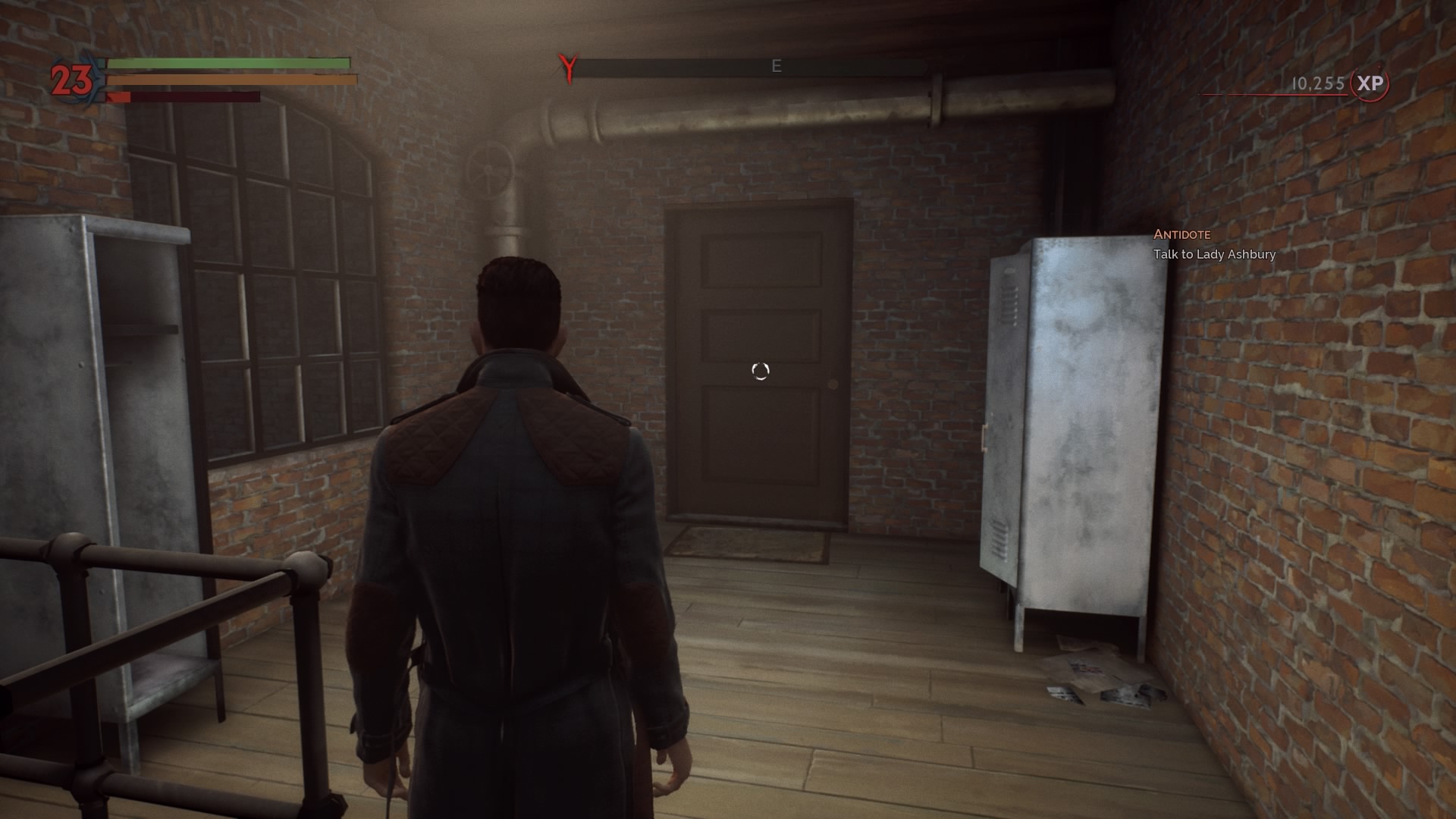Select the Antidote quest title

tap(1183, 234)
